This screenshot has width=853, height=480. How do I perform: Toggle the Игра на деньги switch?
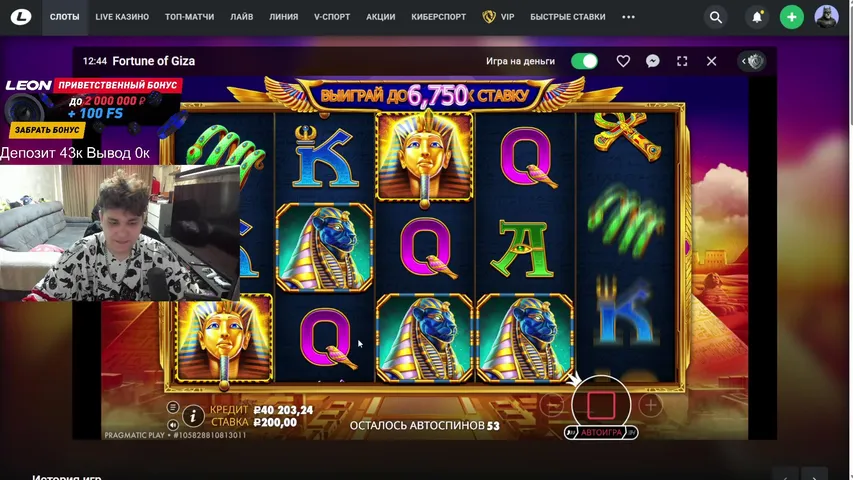pyautogui.click(x=584, y=61)
